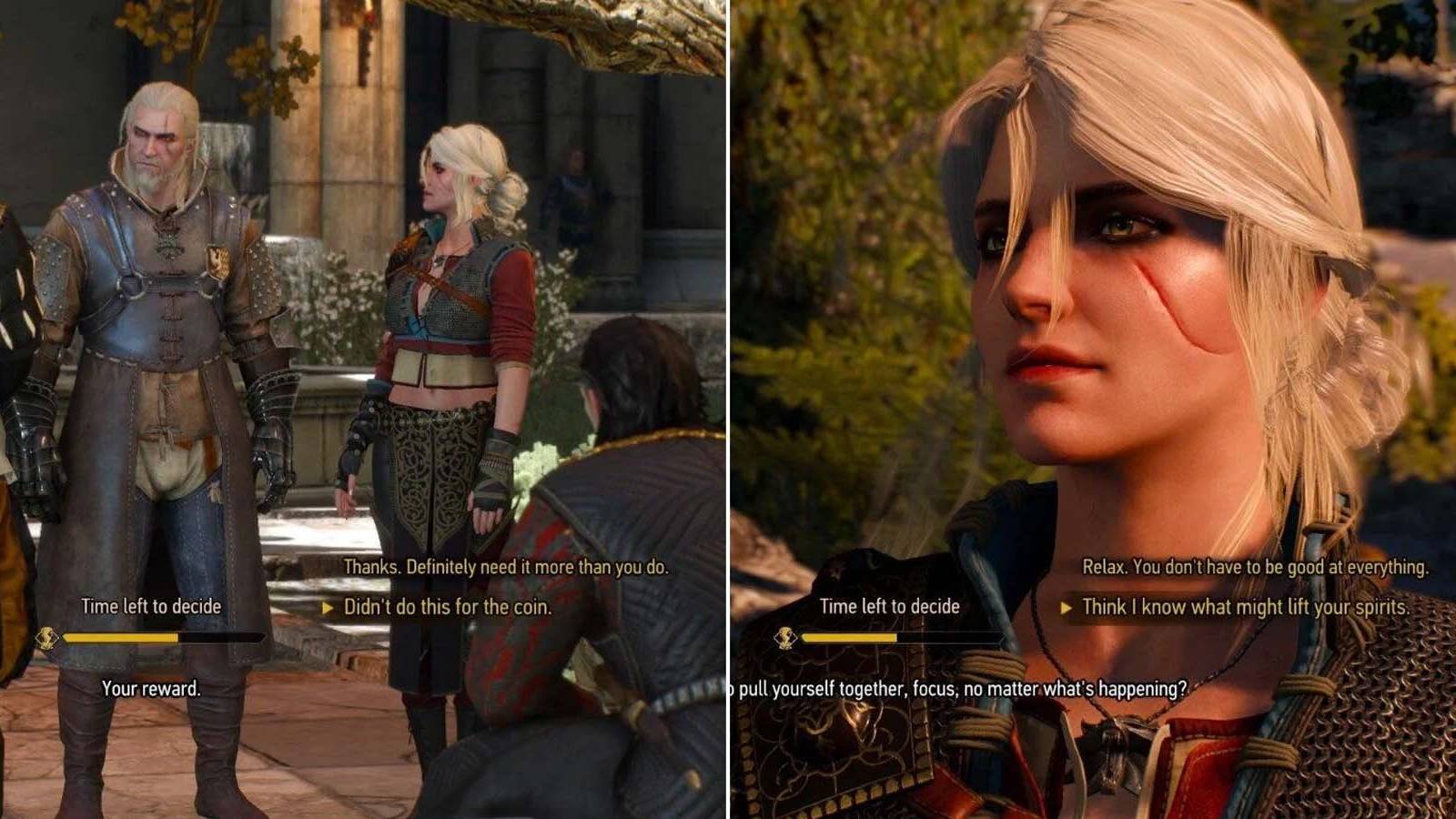This screenshot has width=1456, height=819.
Task: Click the "Time left to decide" label on the left
Action: point(151,604)
